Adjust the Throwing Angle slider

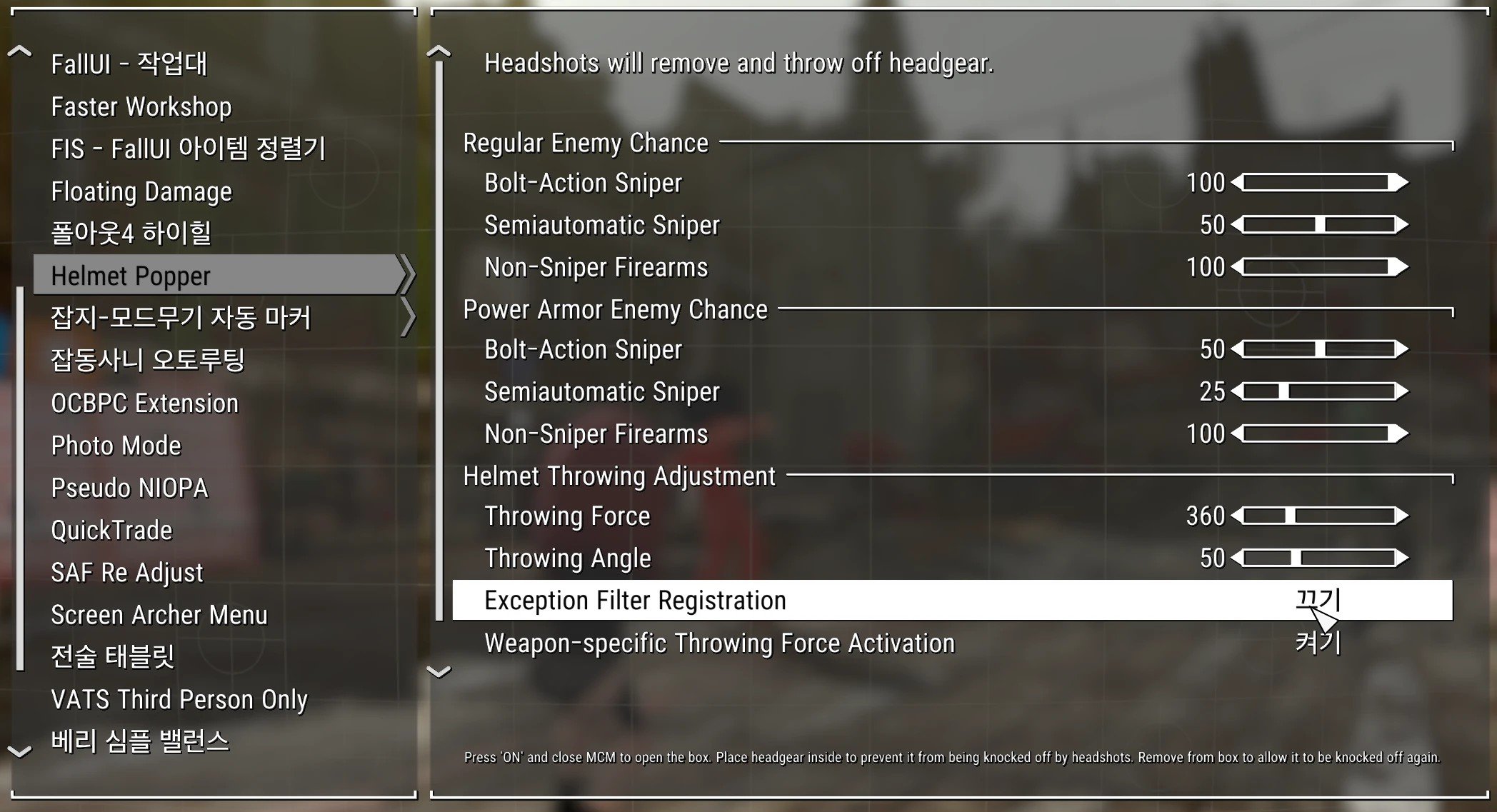pyautogui.click(x=1319, y=558)
